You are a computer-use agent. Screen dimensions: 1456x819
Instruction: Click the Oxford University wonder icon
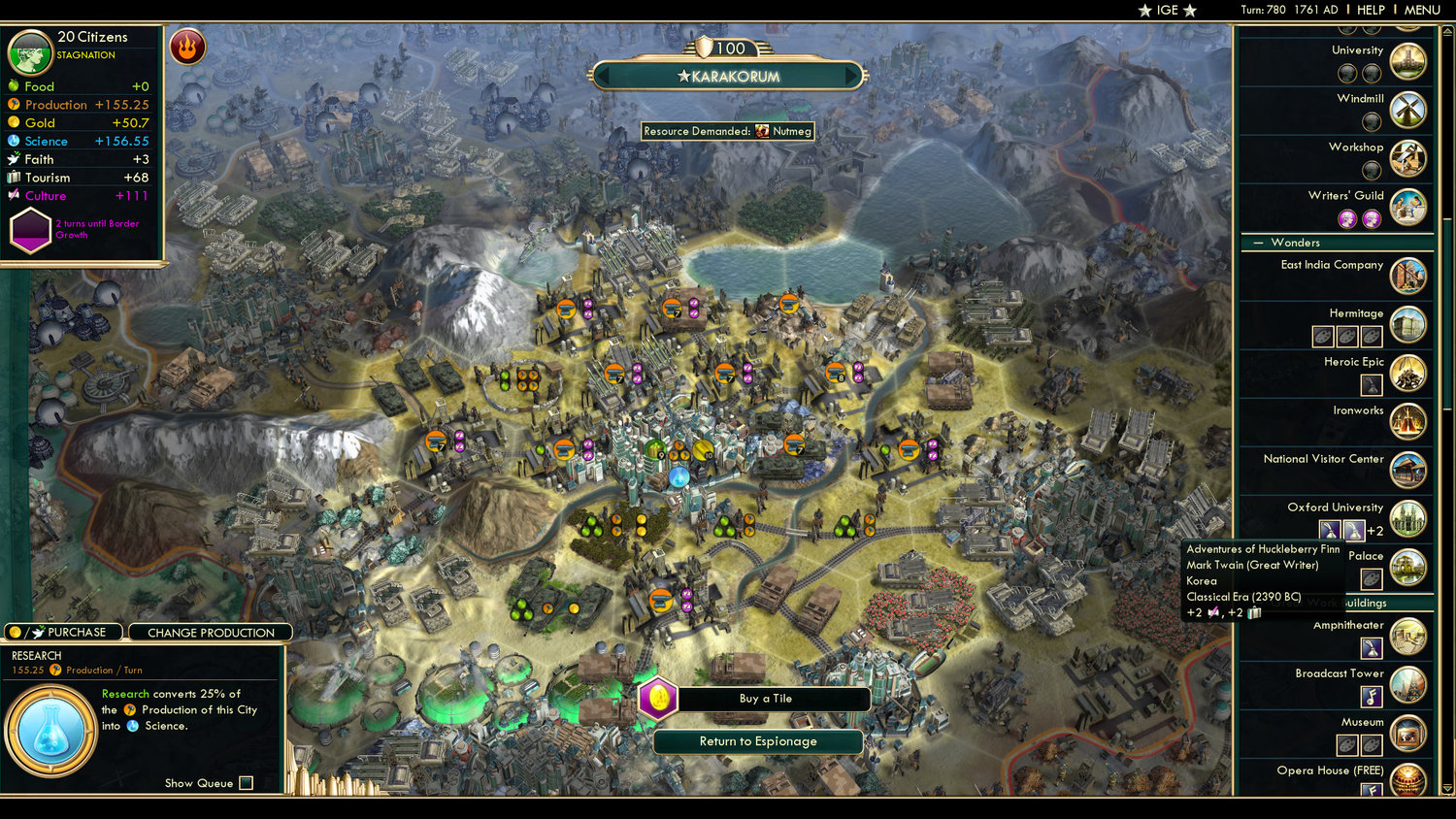(1406, 517)
